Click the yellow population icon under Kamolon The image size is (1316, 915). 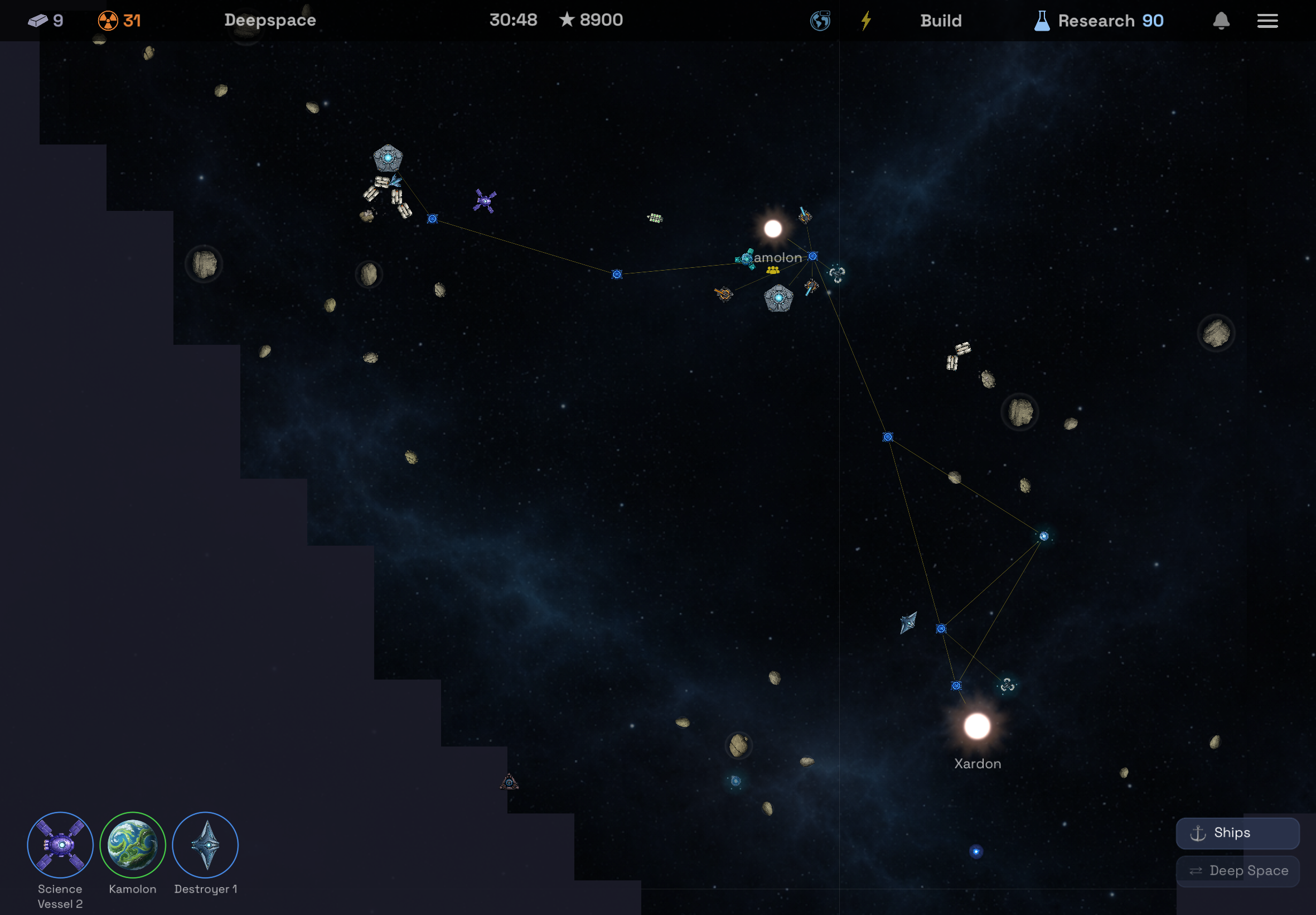coord(775,270)
